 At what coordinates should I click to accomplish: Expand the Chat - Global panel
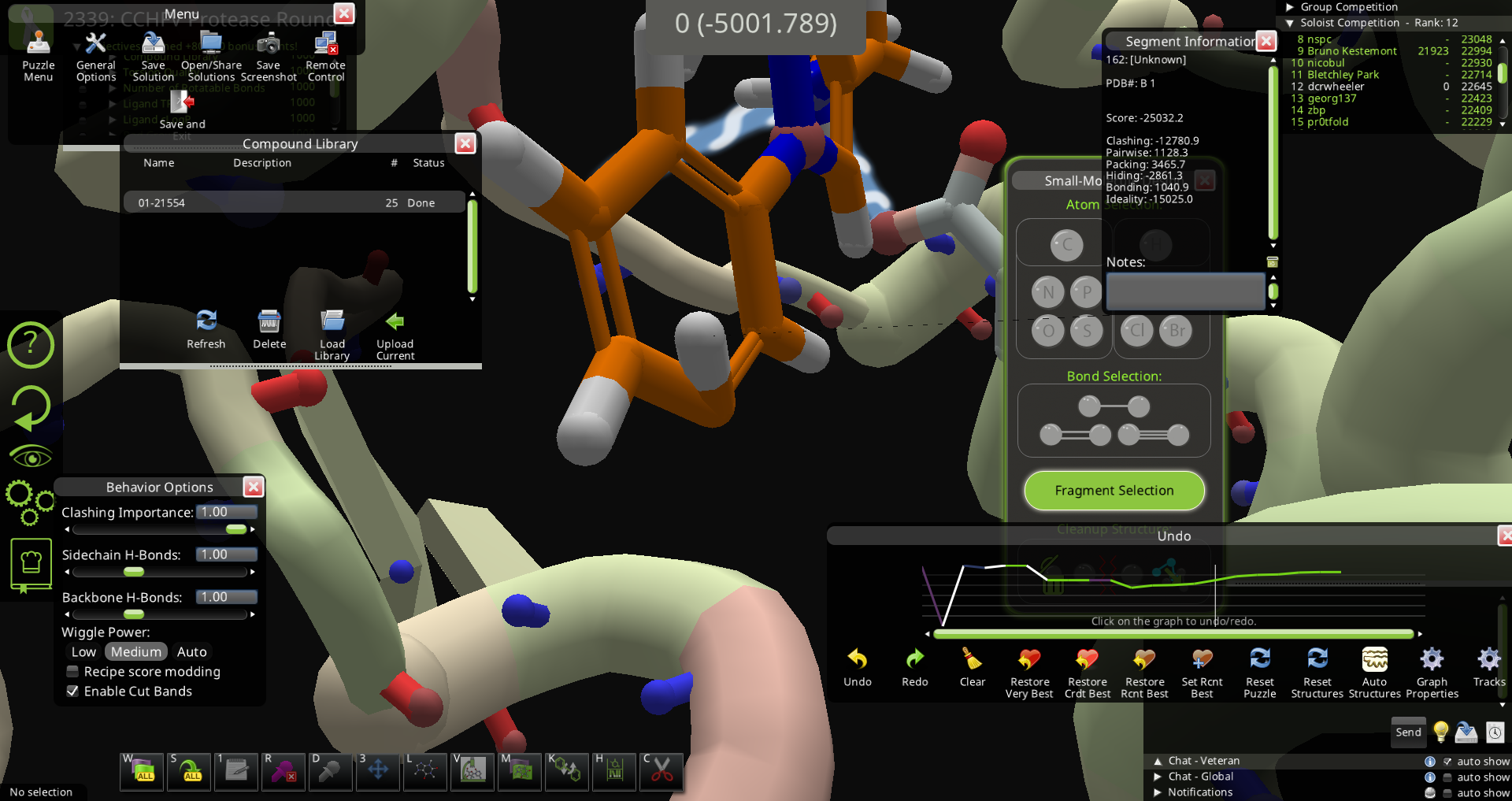tap(1158, 777)
